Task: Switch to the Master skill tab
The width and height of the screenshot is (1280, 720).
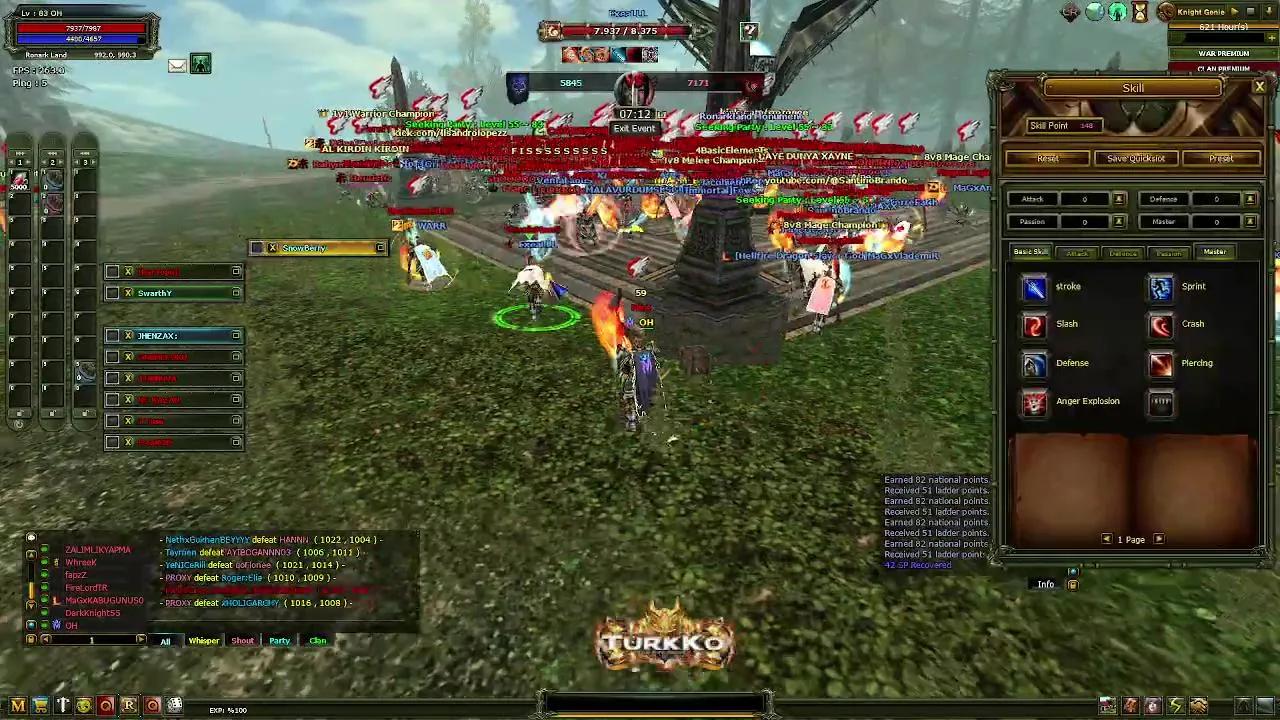Action: coord(1214,252)
